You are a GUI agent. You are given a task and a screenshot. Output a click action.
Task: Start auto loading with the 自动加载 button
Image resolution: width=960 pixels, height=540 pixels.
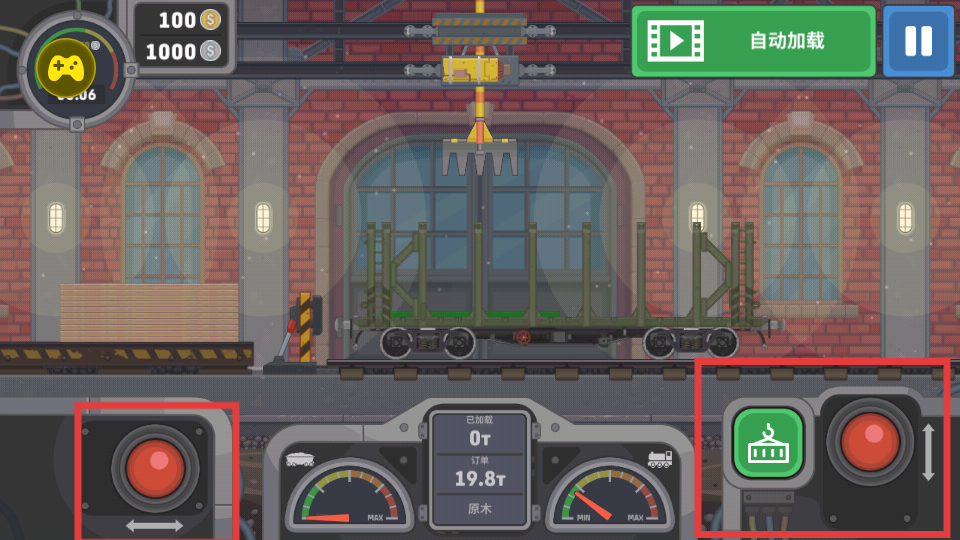pos(753,41)
